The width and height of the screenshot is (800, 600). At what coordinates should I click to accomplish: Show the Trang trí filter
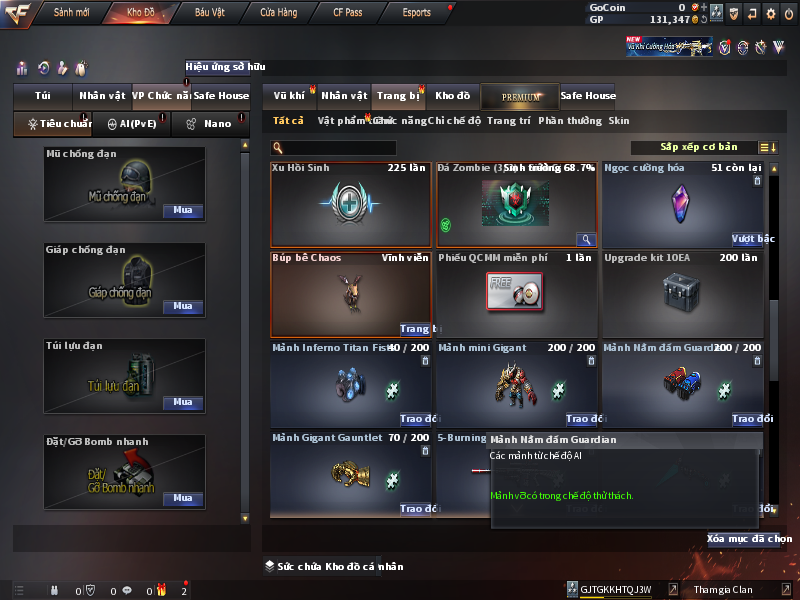509,121
